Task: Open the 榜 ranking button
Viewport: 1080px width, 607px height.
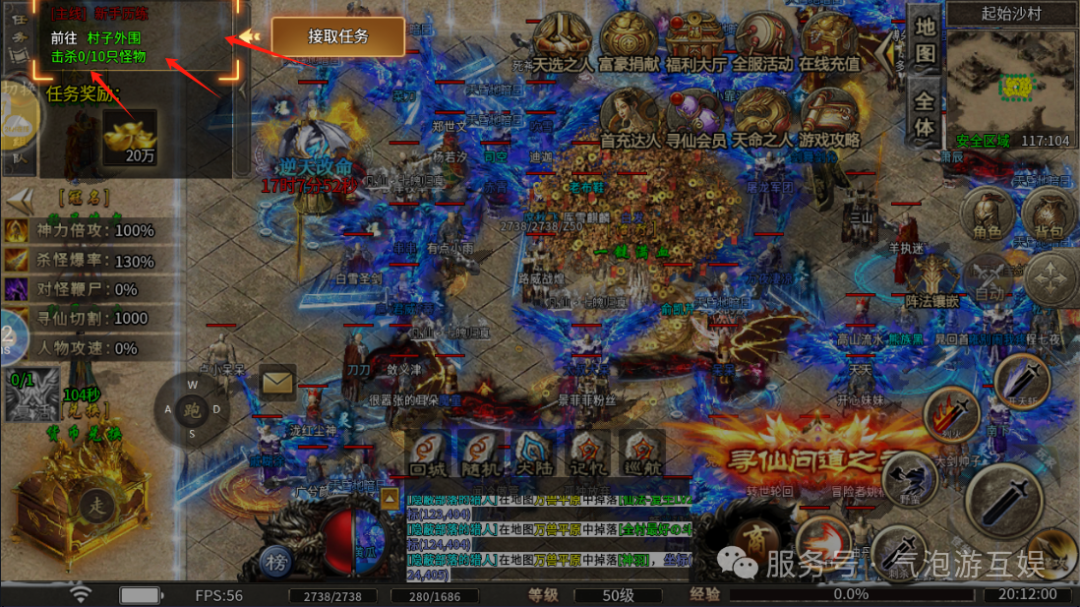Action: [275, 562]
